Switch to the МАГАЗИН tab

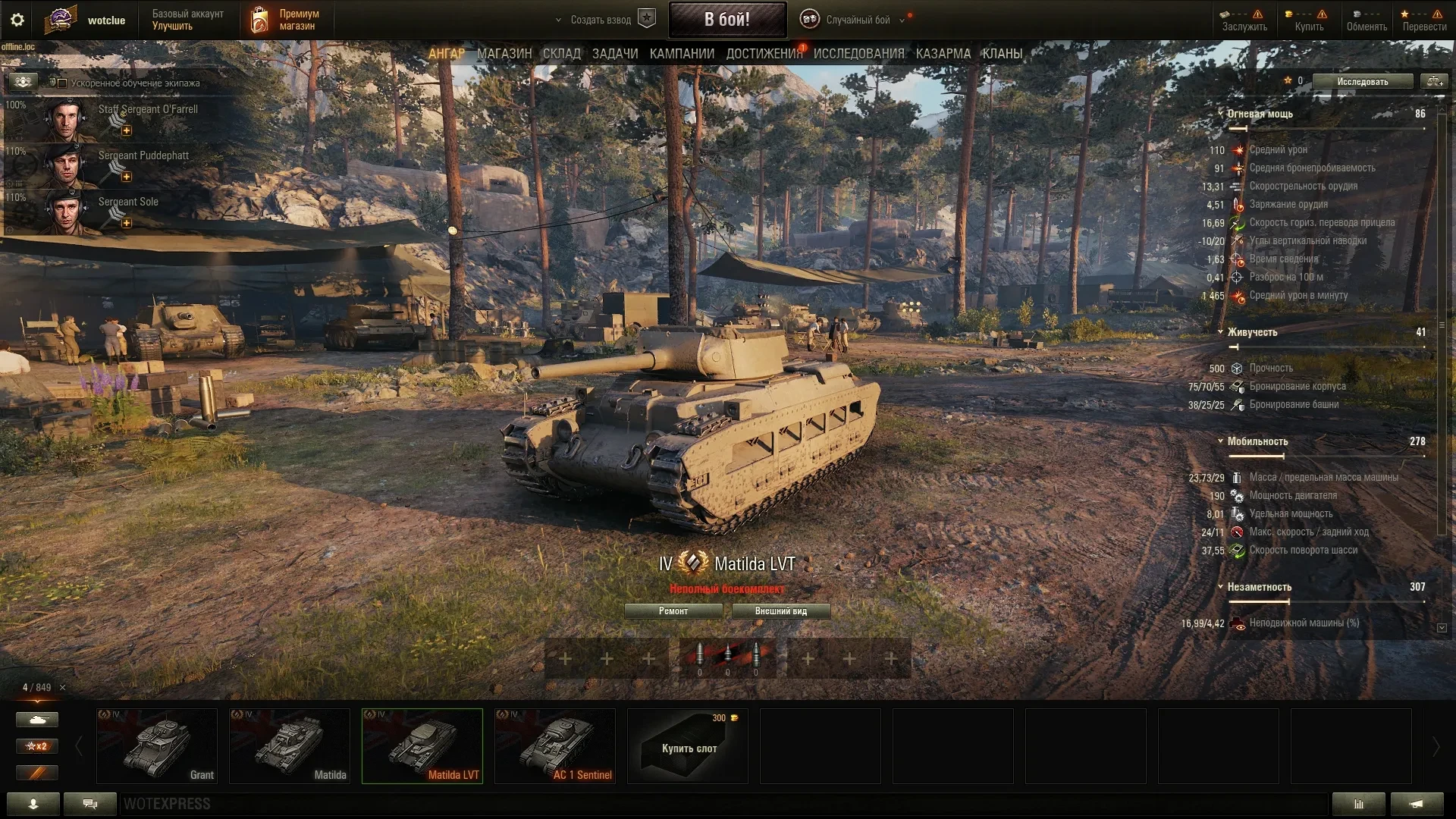click(x=504, y=54)
